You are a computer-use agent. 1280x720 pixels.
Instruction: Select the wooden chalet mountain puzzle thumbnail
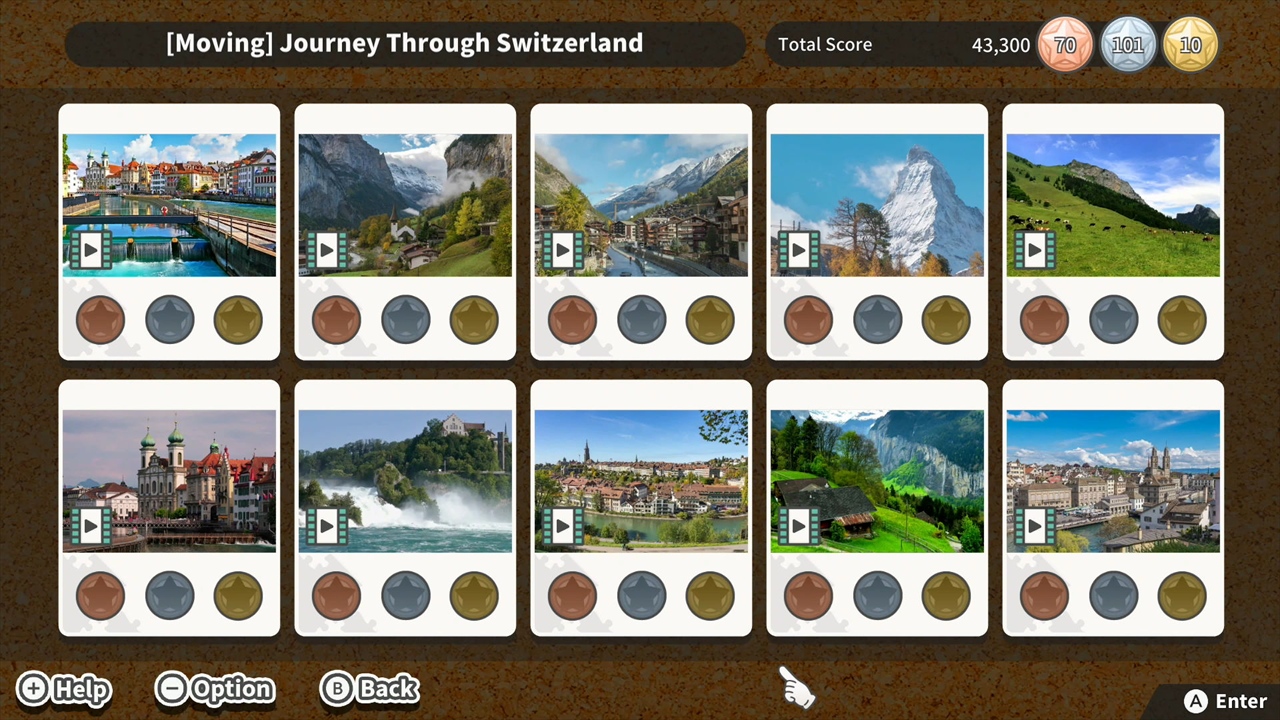877,480
